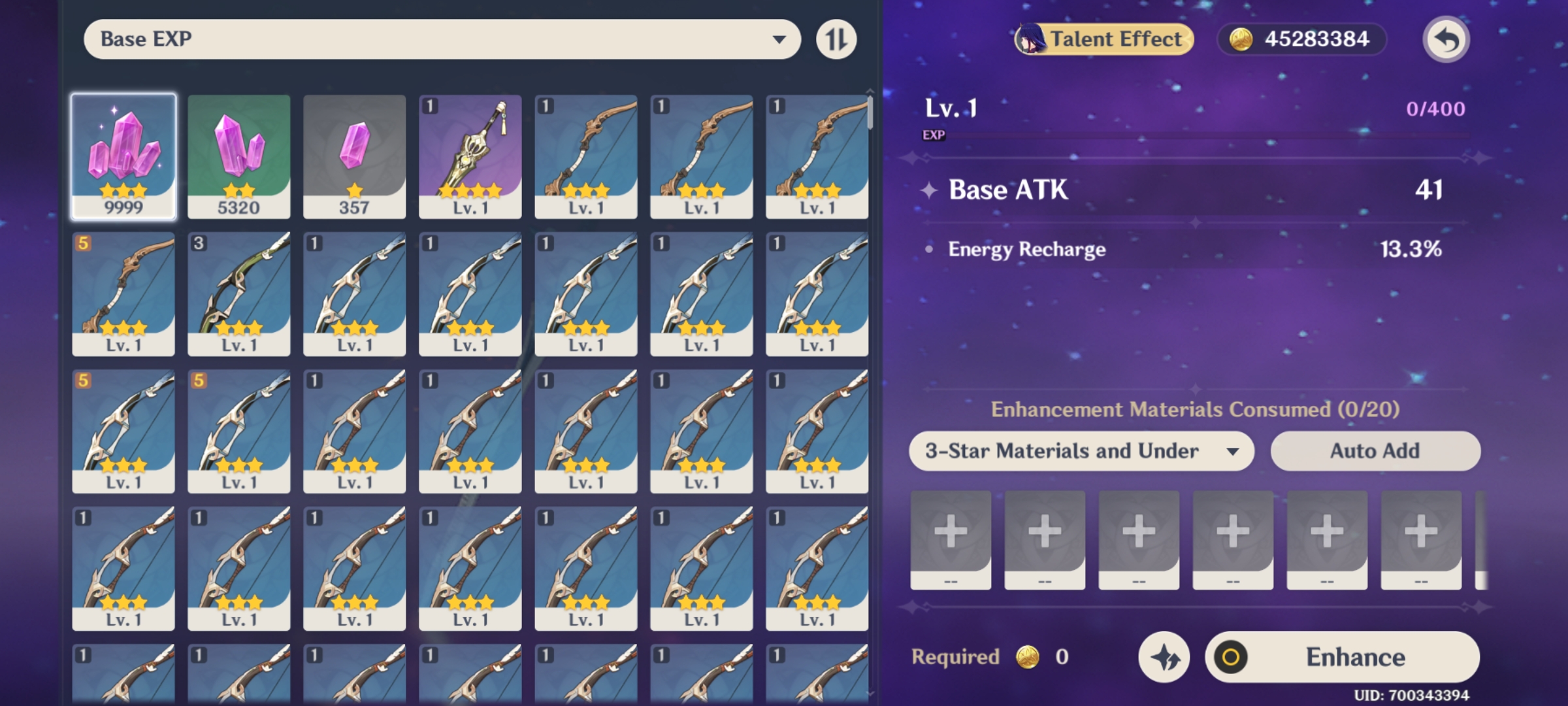
Task: Select the 4-star purple sword item
Action: (470, 155)
